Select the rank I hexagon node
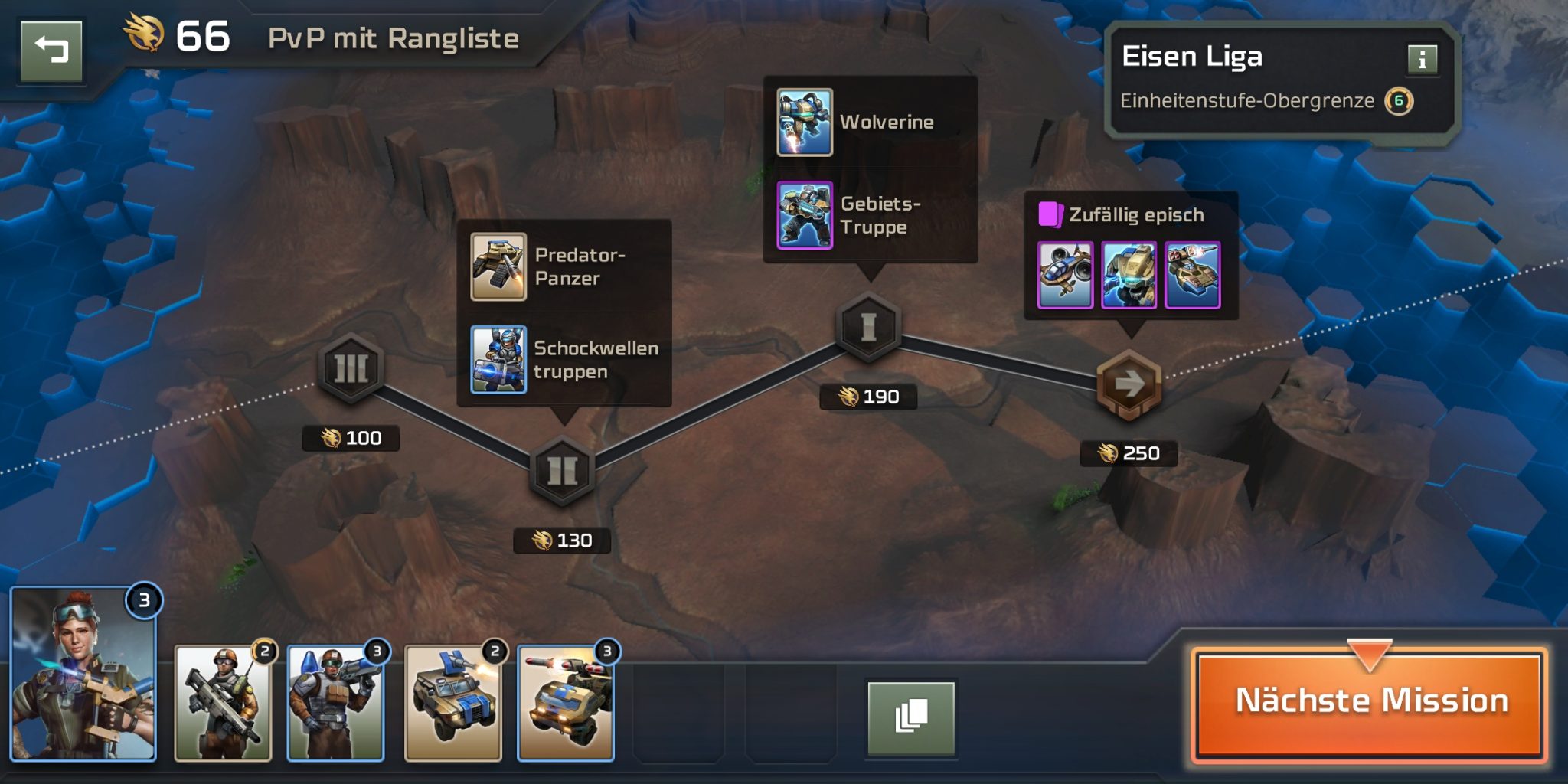Screen dimensions: 1568x784 (x=868, y=327)
